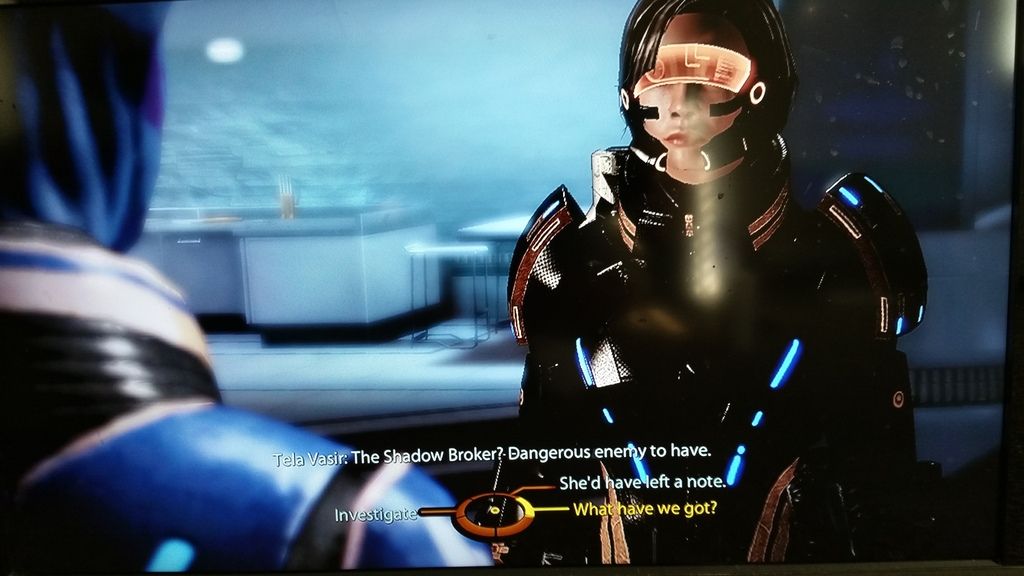This screenshot has height=576, width=1024.
Task: Choose the Investigate dialogue option
Action: pyautogui.click(x=375, y=514)
